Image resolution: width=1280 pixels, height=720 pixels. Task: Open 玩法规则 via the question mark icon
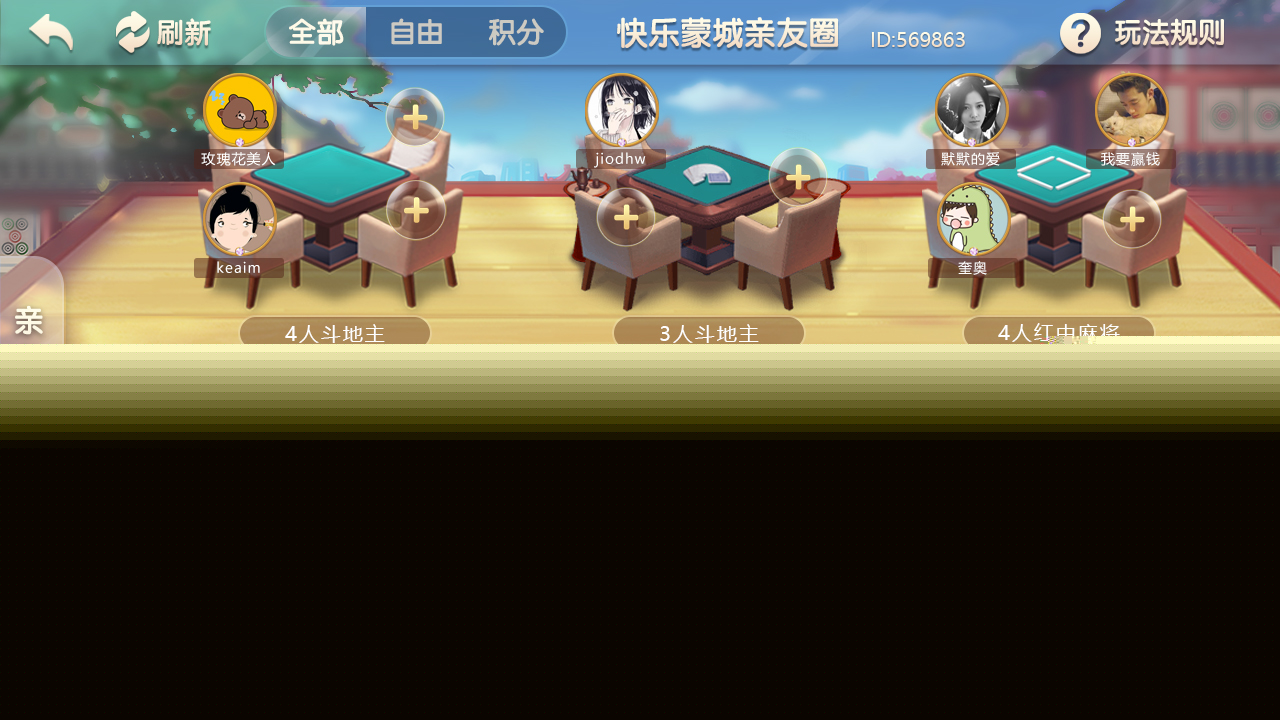1081,33
